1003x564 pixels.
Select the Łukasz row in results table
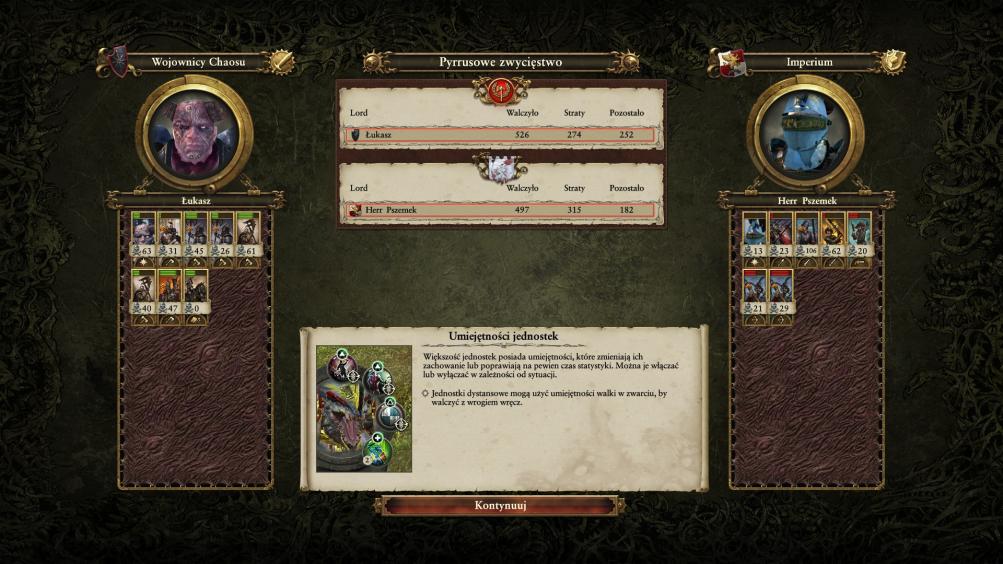tap(500, 135)
